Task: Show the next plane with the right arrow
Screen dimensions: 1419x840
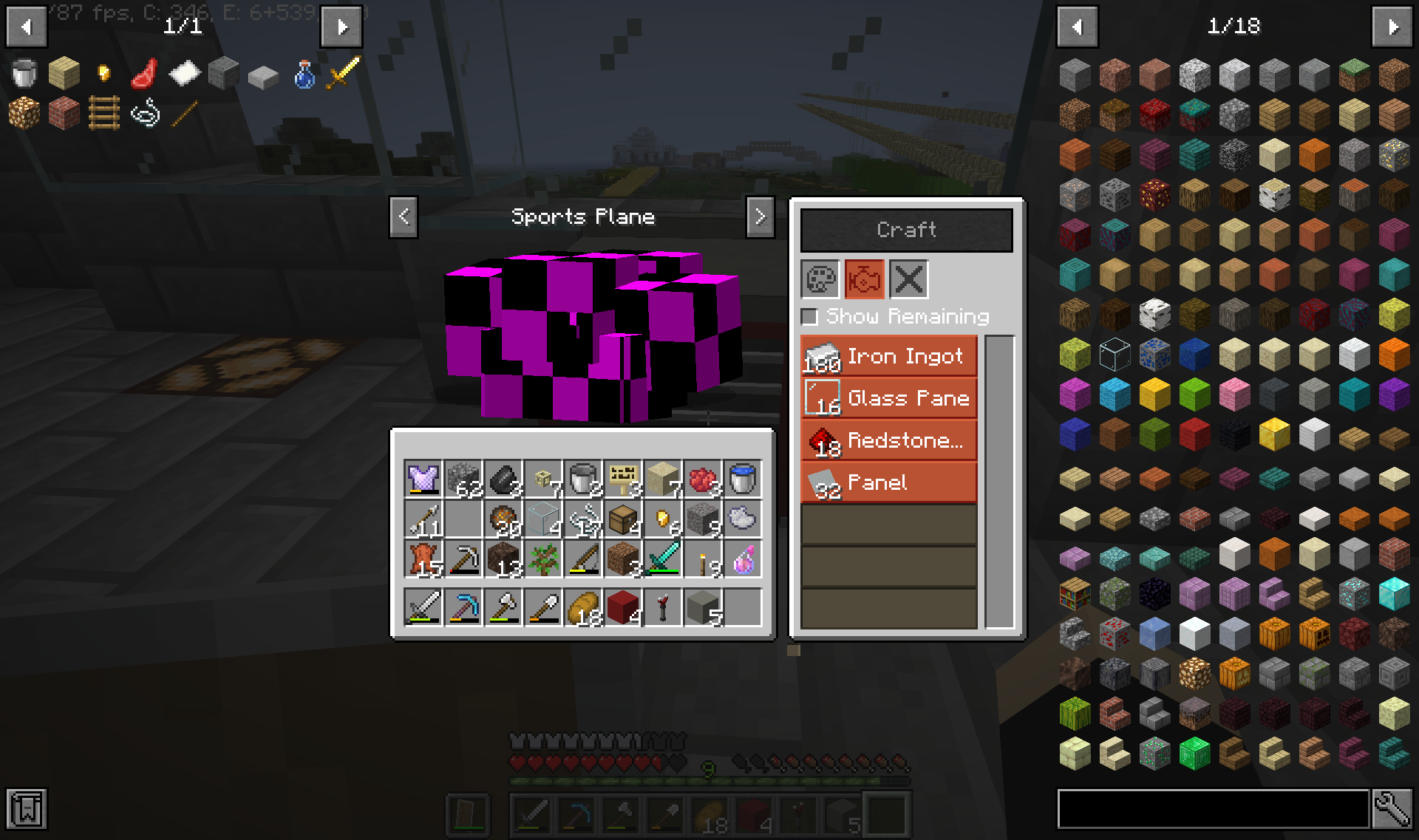Action: click(760, 216)
